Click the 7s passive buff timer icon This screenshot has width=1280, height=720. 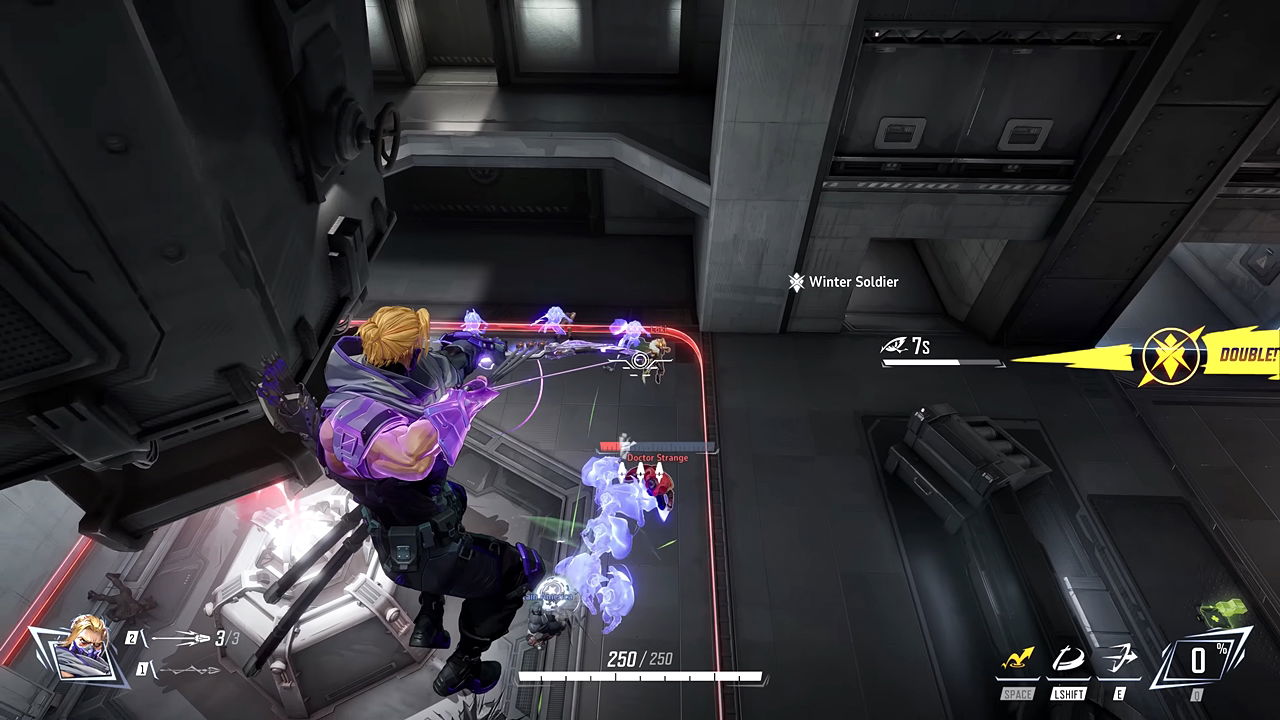(x=894, y=346)
